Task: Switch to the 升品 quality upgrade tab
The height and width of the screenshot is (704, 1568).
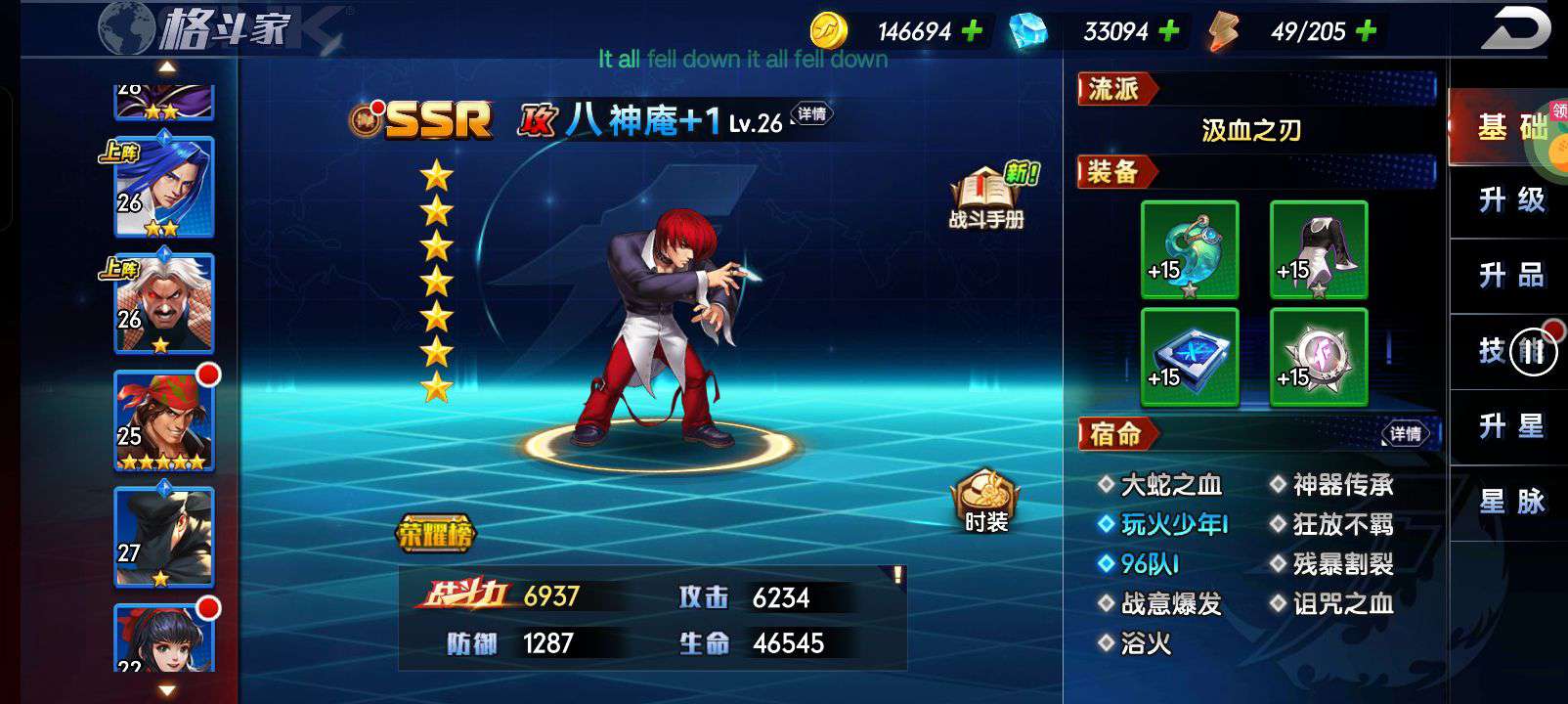Action: coord(1510,276)
